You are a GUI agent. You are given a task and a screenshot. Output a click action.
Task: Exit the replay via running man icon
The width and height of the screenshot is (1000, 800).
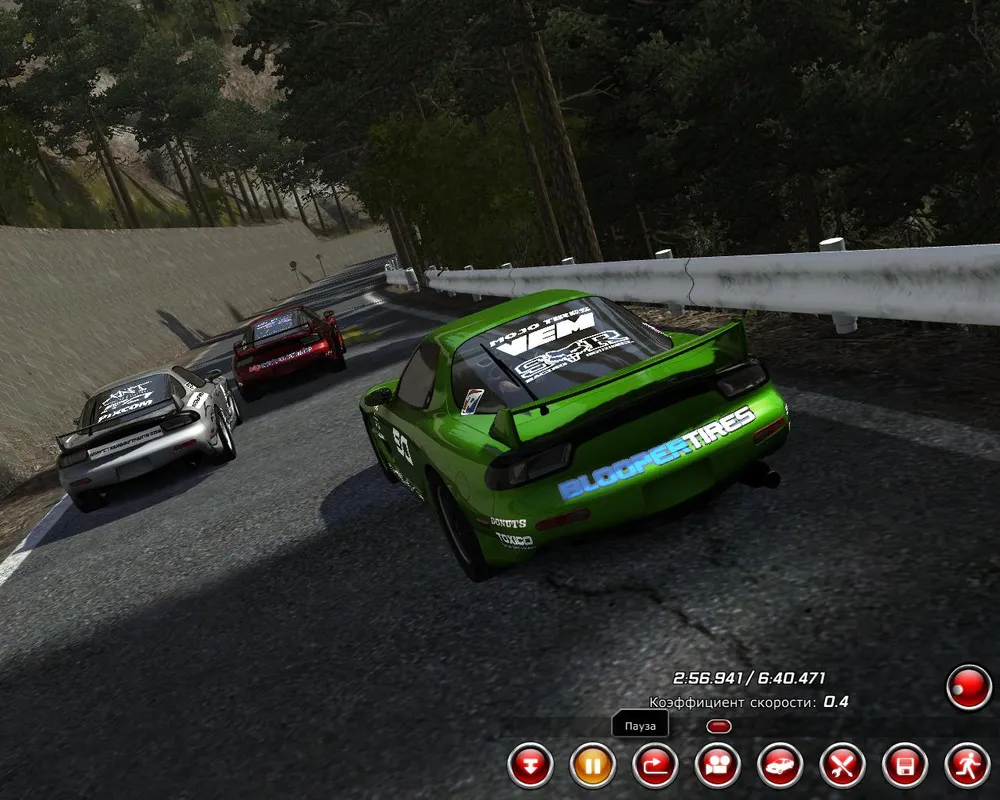(x=967, y=767)
